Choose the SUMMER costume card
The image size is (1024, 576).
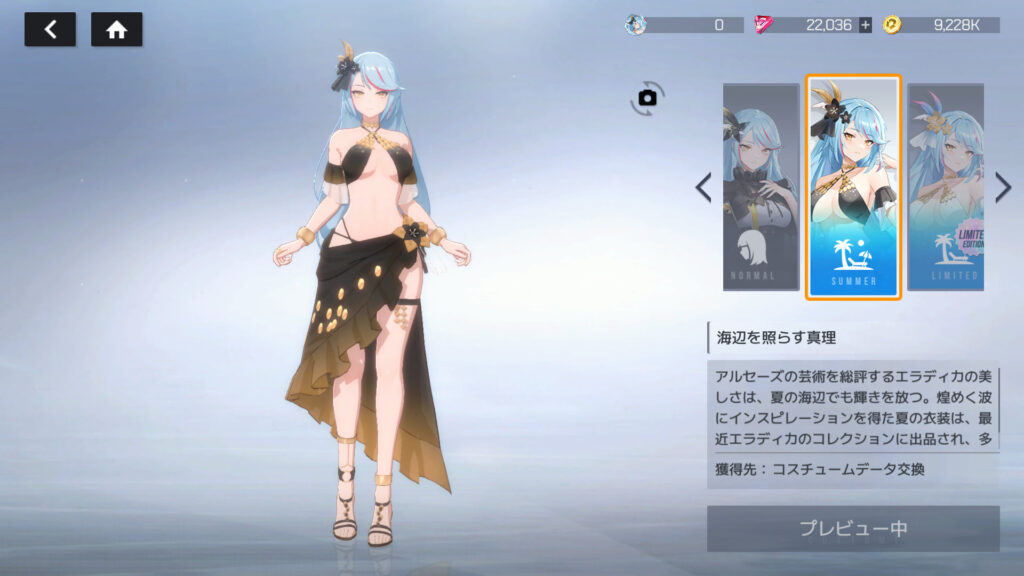[854, 187]
